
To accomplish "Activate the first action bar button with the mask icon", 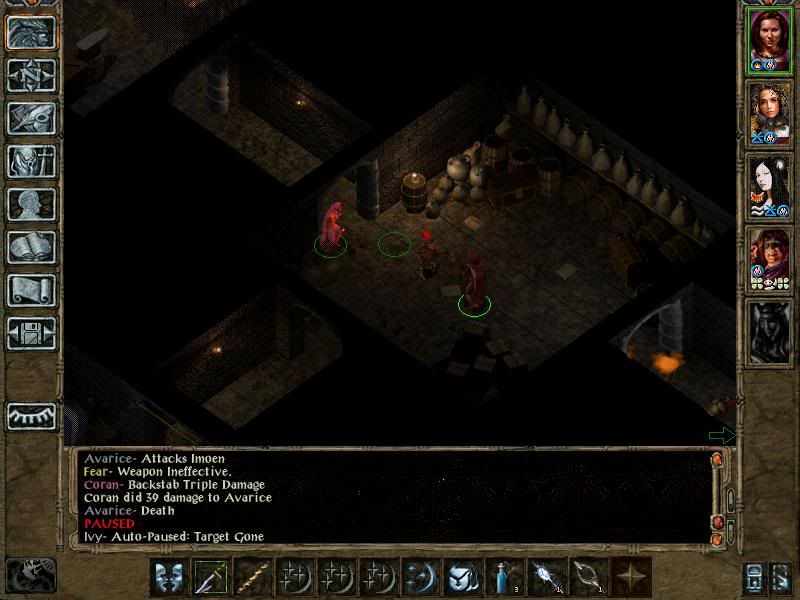I will click(171, 577).
